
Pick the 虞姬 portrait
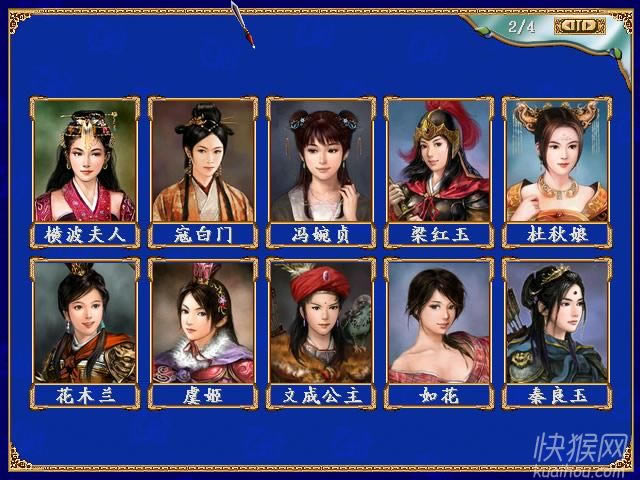pos(203,322)
